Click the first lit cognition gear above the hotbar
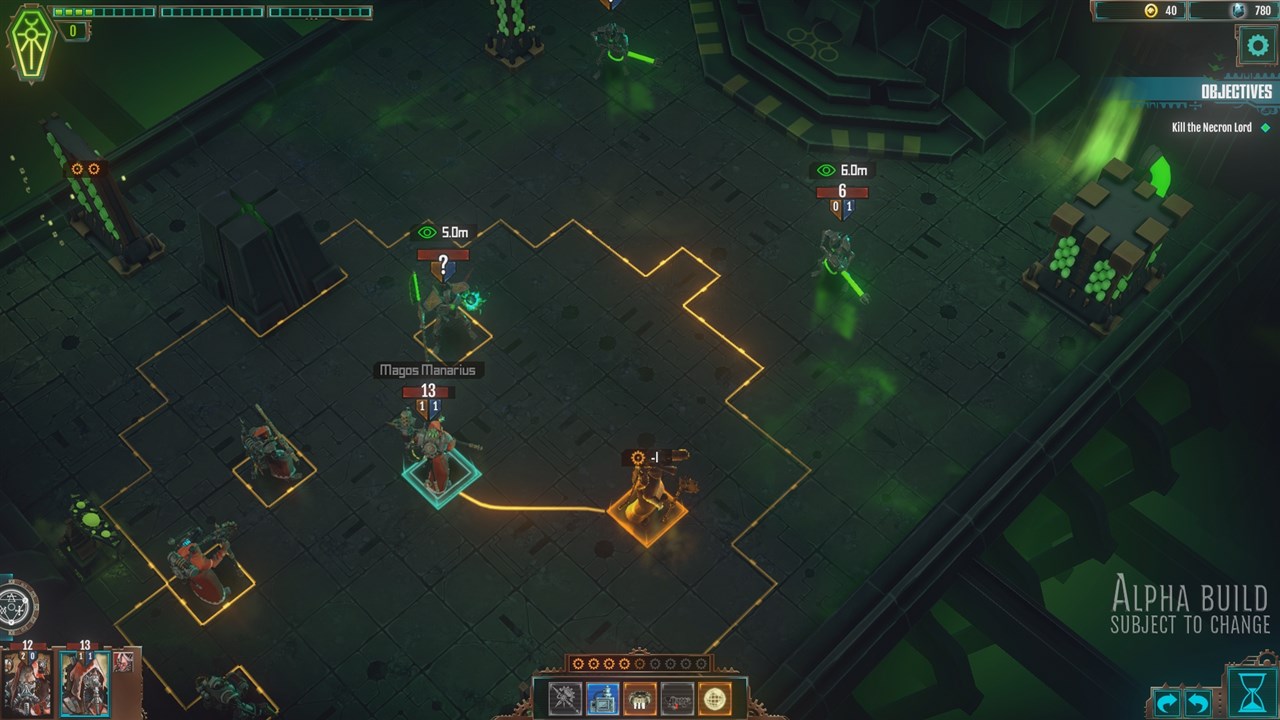Image resolution: width=1280 pixels, height=720 pixels. tap(578, 666)
